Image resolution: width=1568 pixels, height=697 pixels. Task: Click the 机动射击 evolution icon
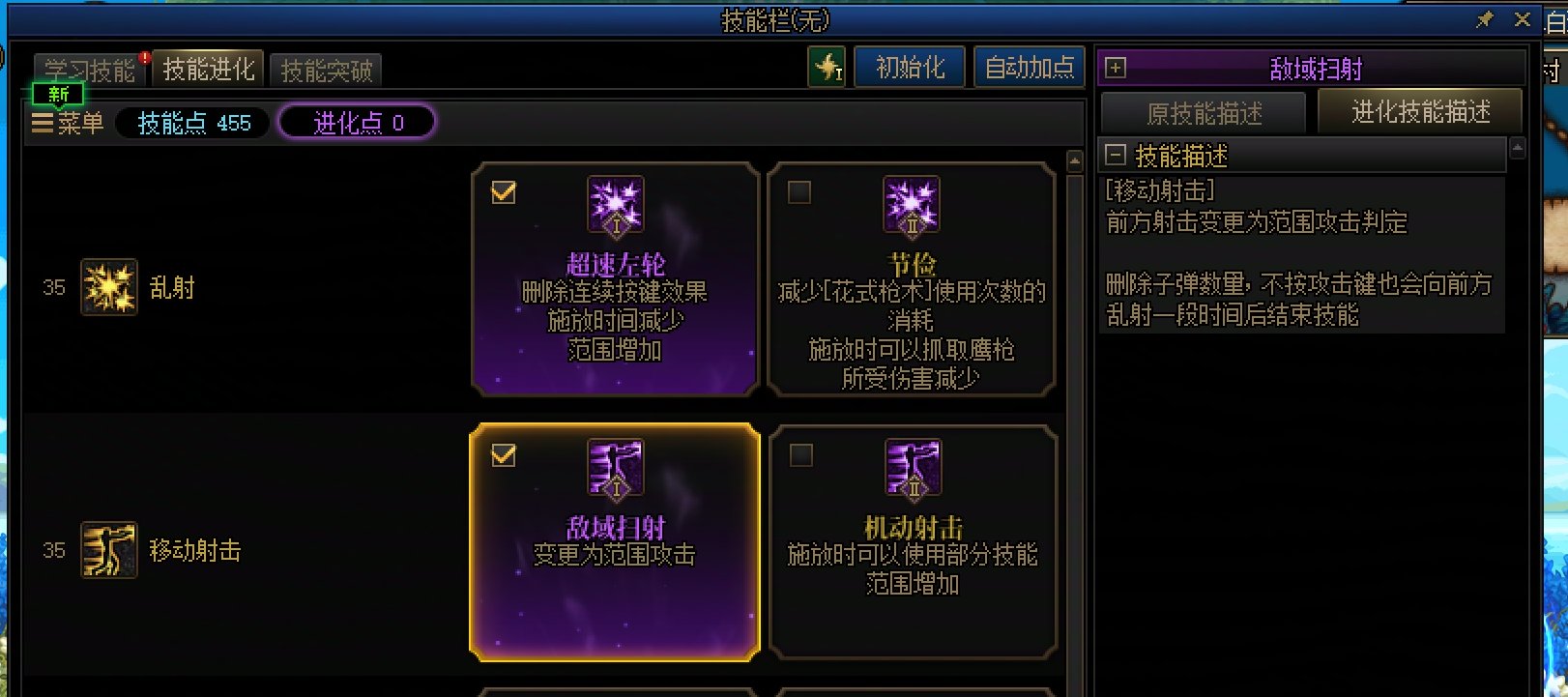(912, 469)
